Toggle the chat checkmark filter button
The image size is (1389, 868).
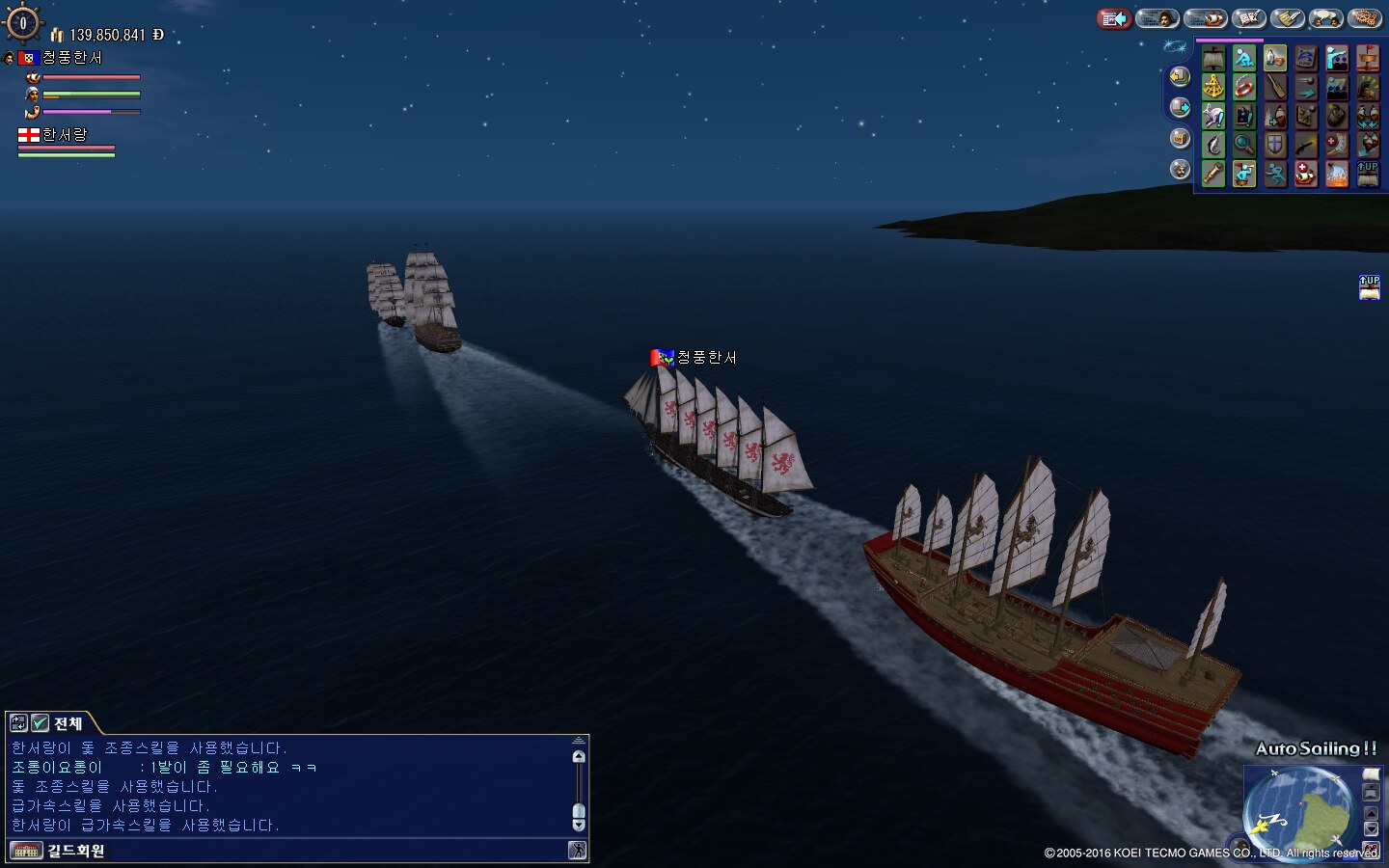coord(40,723)
